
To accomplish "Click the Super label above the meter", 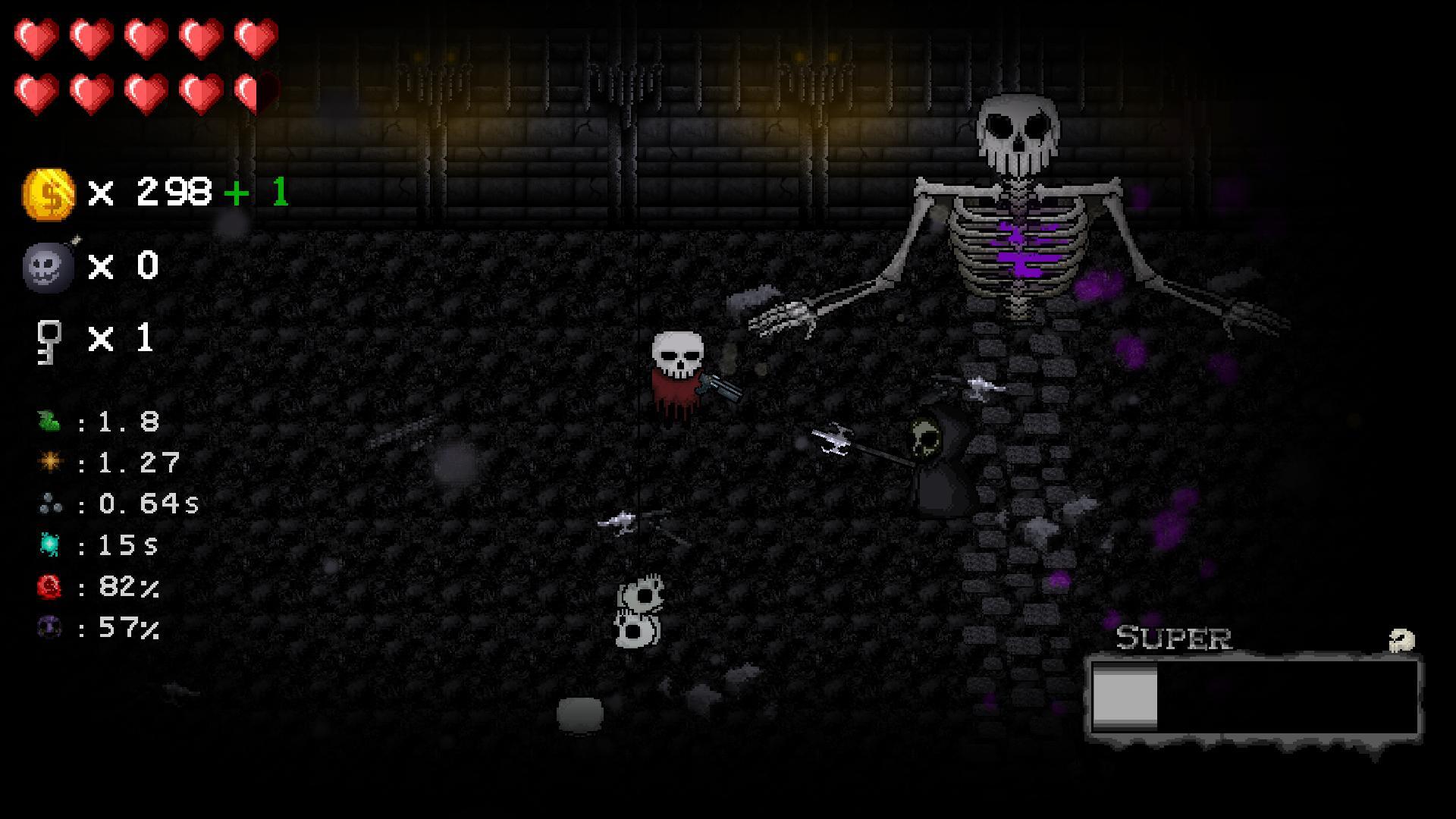I will [1175, 637].
